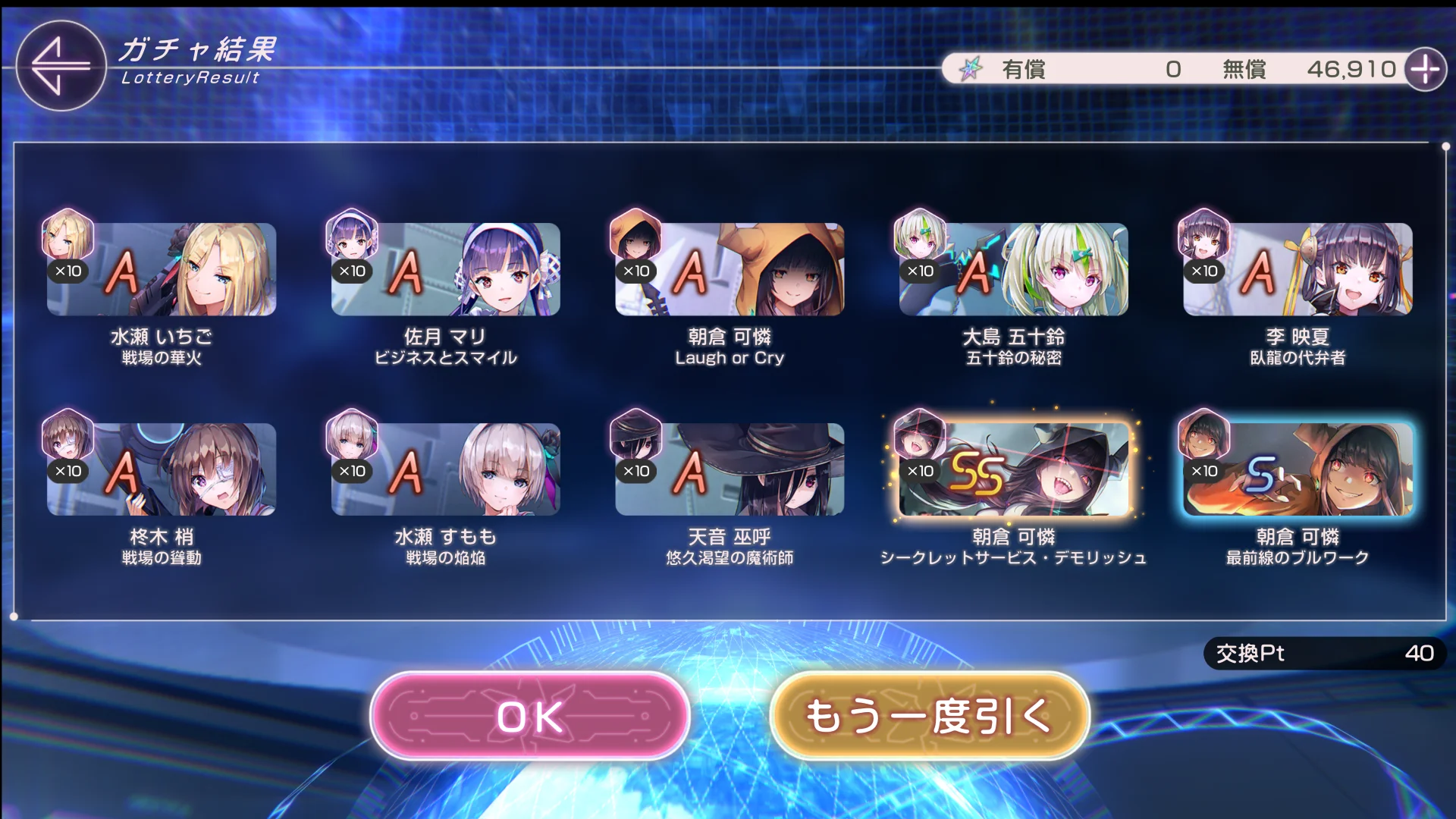Inspect the S rank 最前線のブルワーク card
Screen dimensions: 1456x819
[x=1298, y=469]
